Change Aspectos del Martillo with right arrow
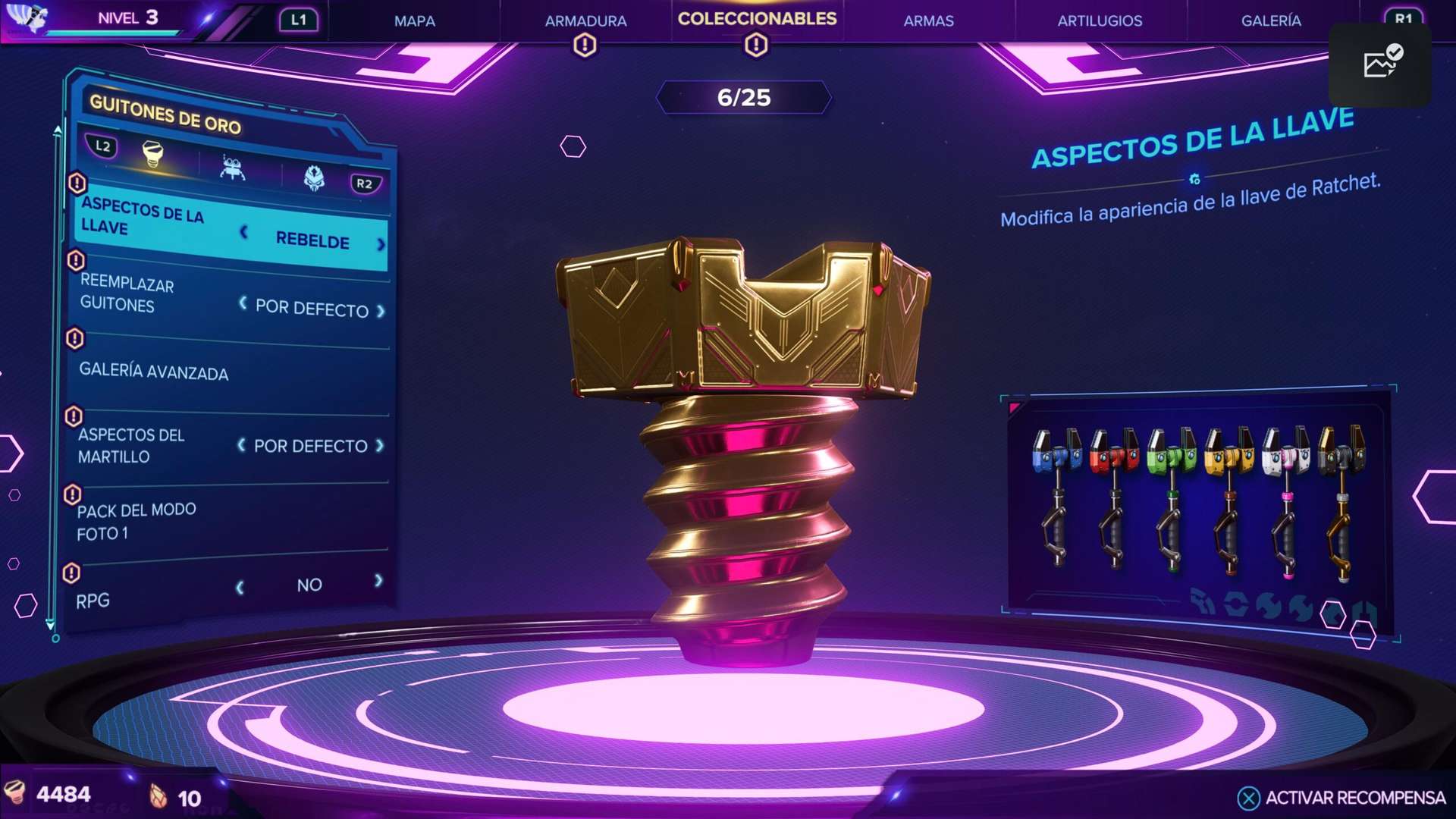Viewport: 1456px width, 819px height. (380, 446)
